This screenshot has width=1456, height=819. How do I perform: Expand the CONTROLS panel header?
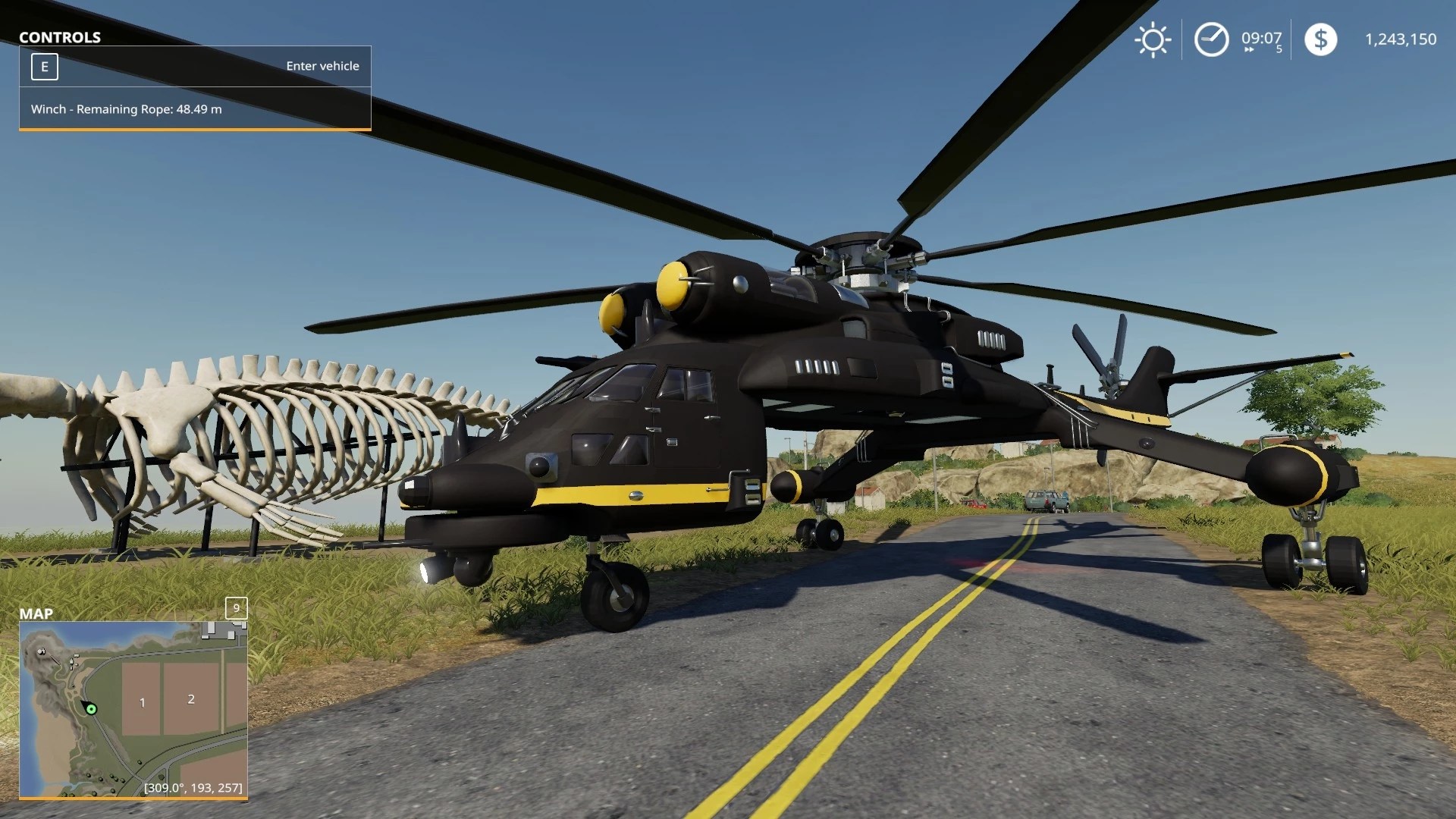60,37
